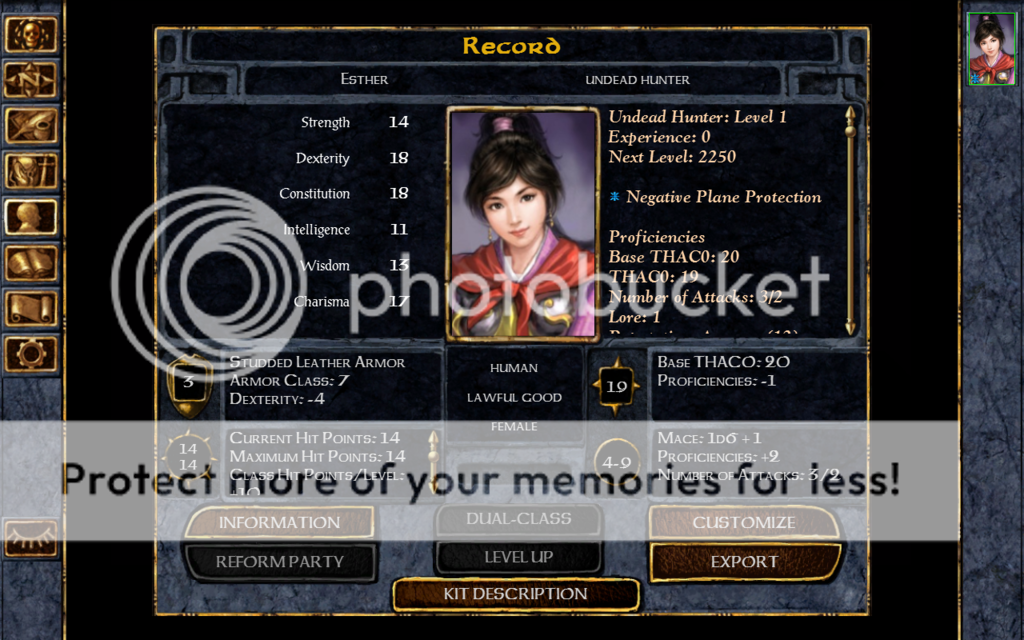Select the character record head icon
Image resolution: width=1024 pixels, height=640 pixels.
[30, 217]
